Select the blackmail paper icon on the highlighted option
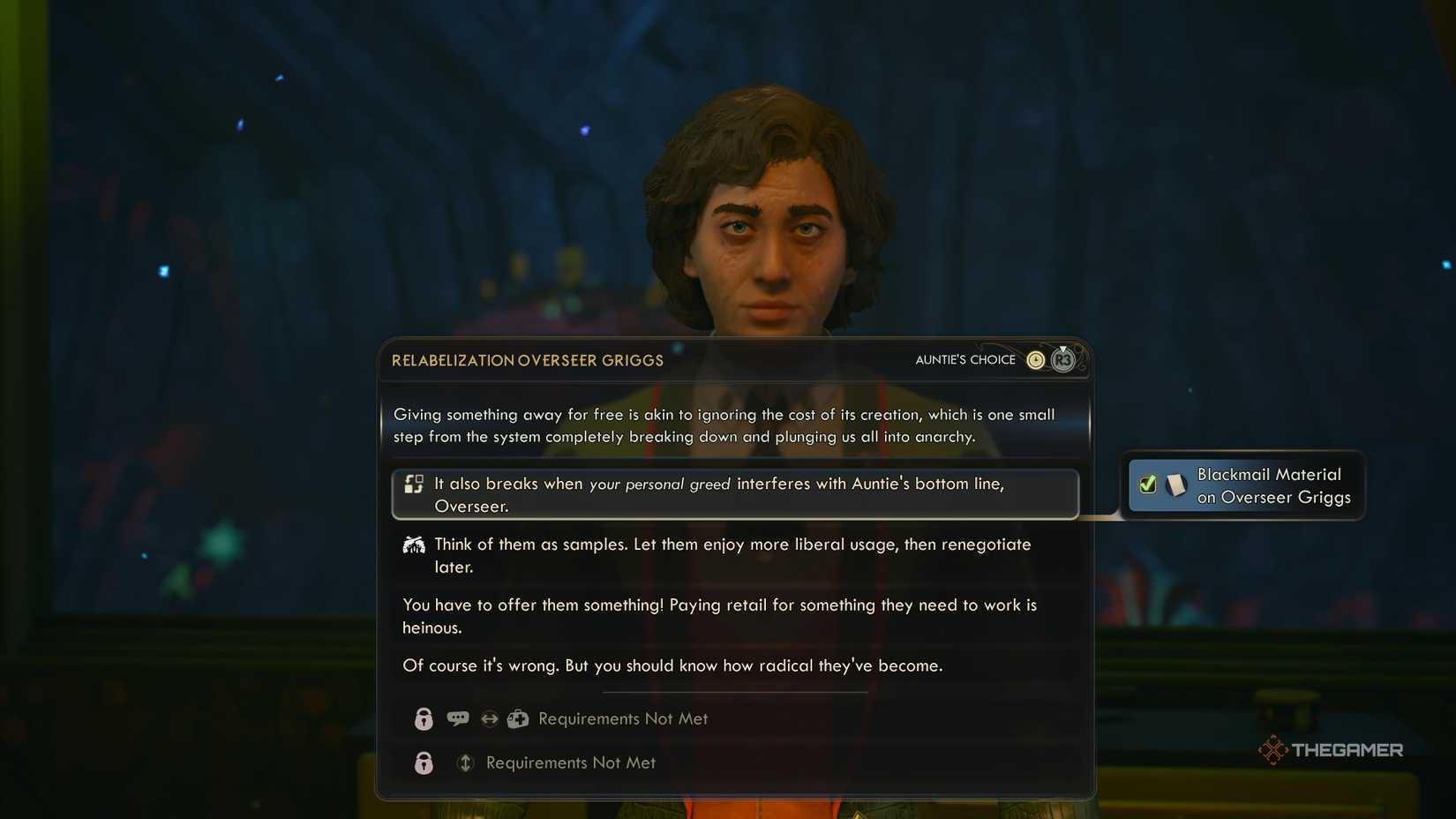Viewport: 1456px width, 819px height. tap(414, 484)
